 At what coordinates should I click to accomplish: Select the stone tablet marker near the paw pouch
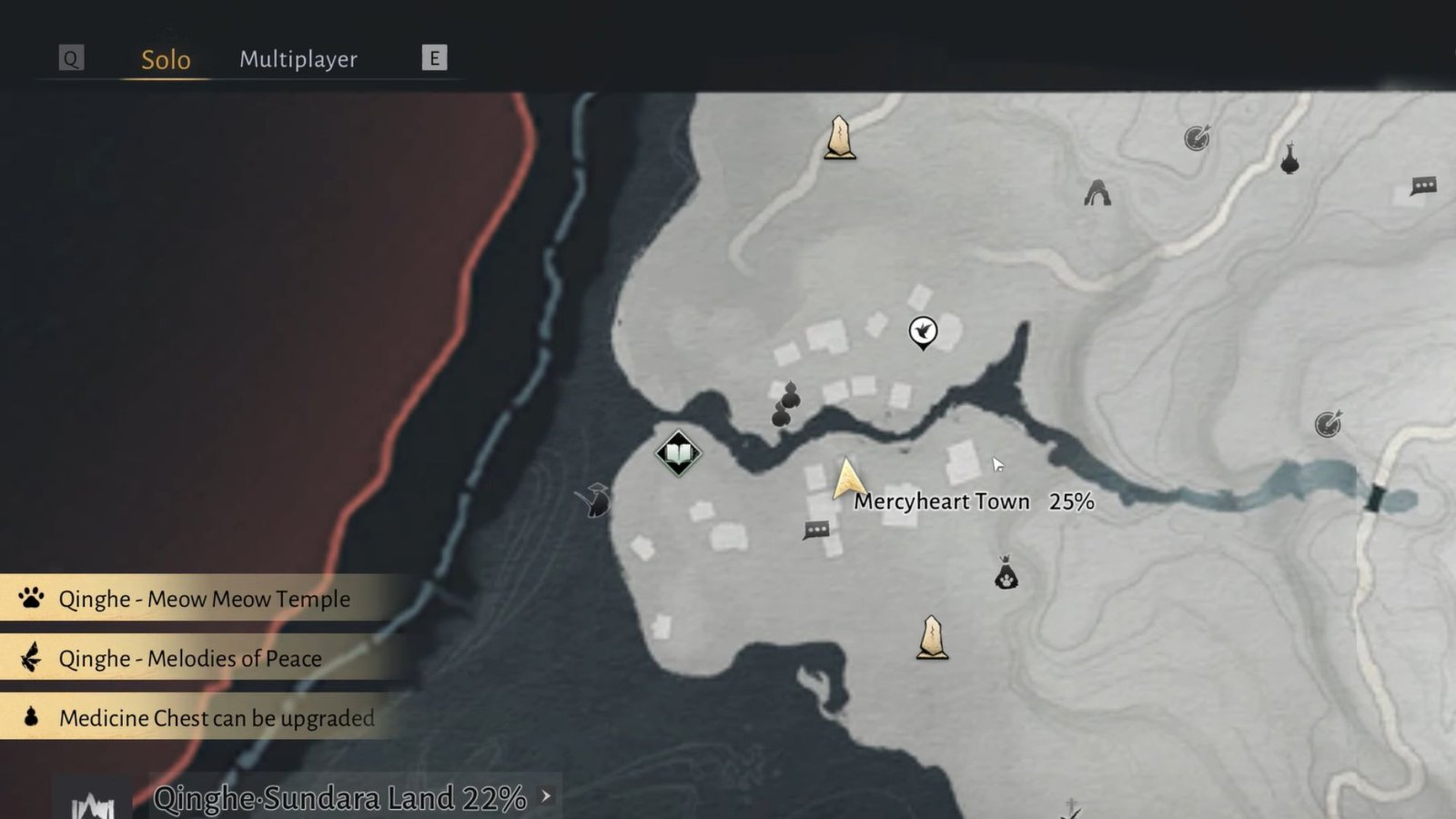[932, 637]
